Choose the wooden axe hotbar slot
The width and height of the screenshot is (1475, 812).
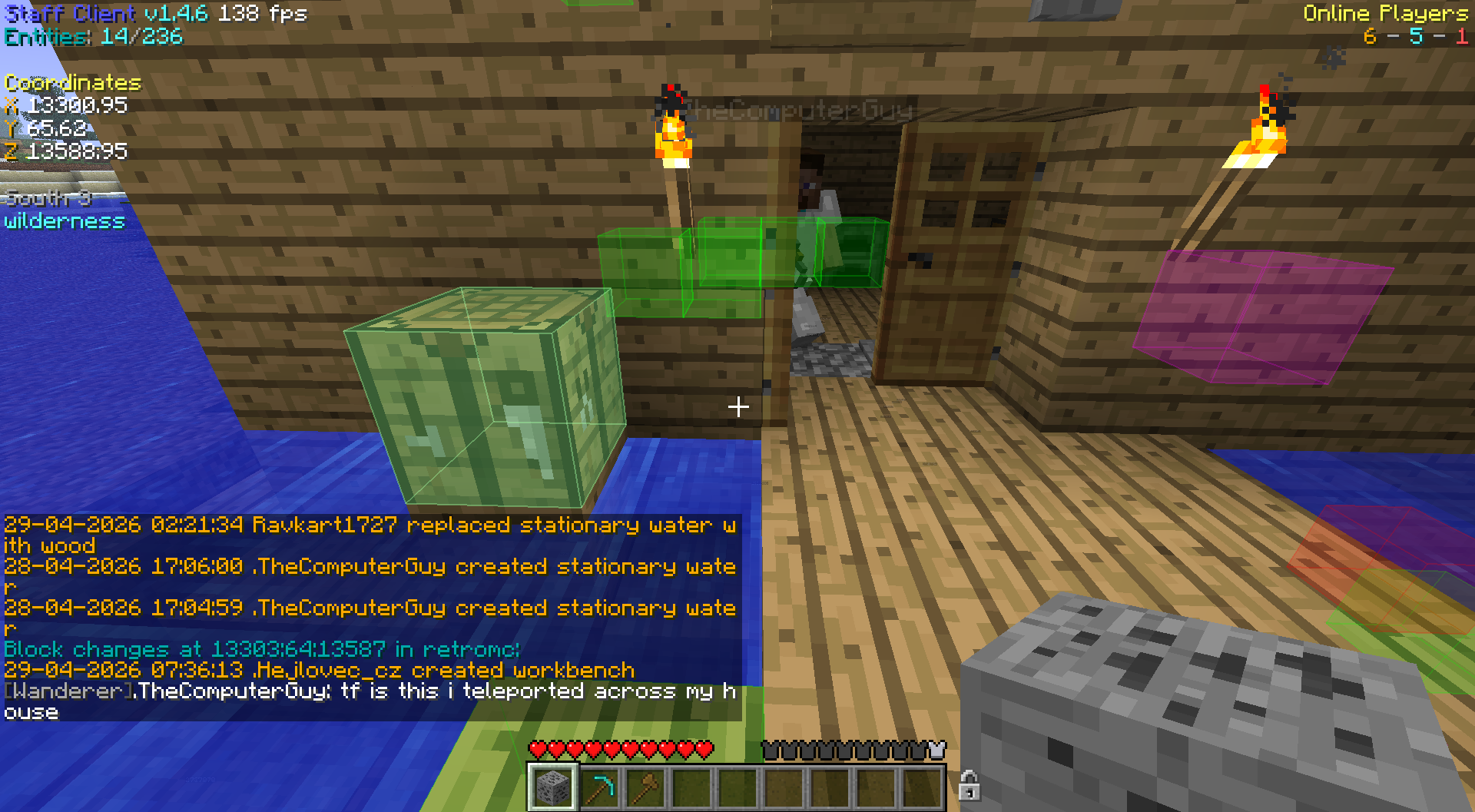click(x=646, y=787)
